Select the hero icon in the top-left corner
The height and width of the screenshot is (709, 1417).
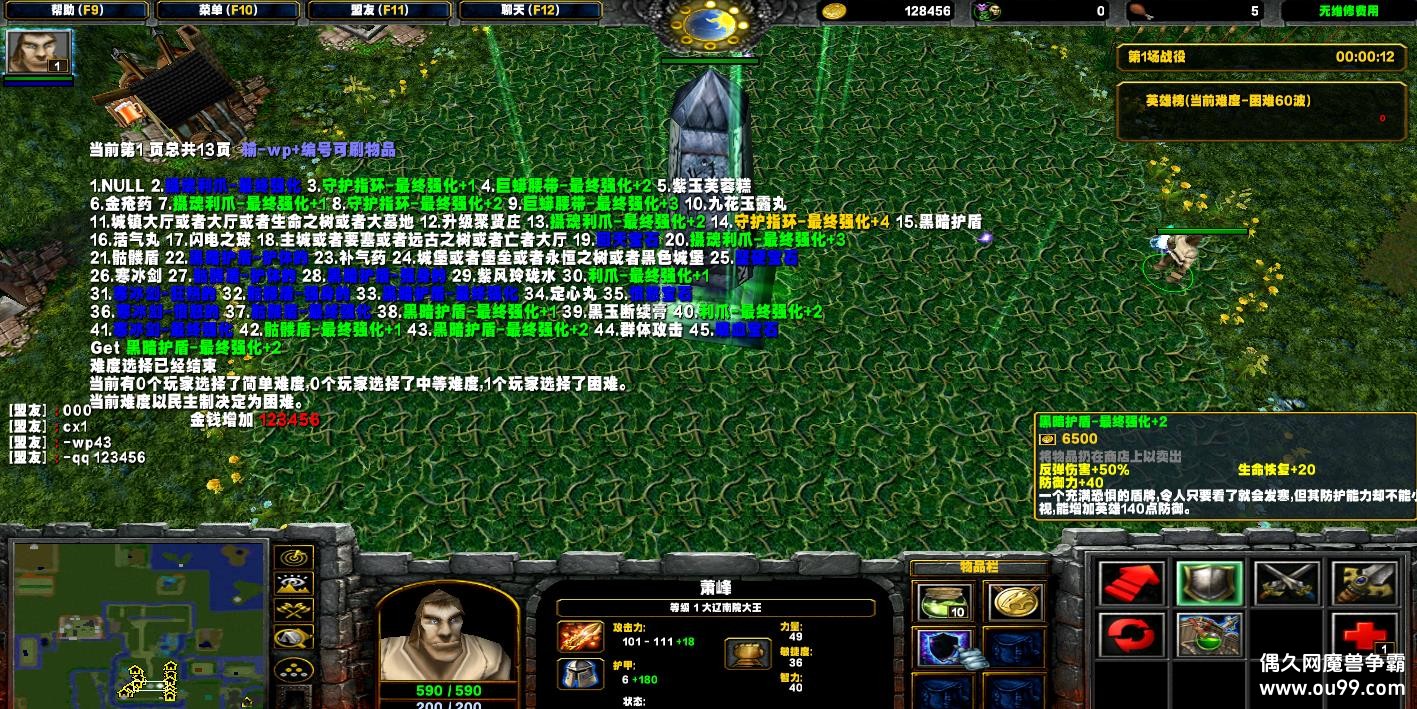pos(39,51)
